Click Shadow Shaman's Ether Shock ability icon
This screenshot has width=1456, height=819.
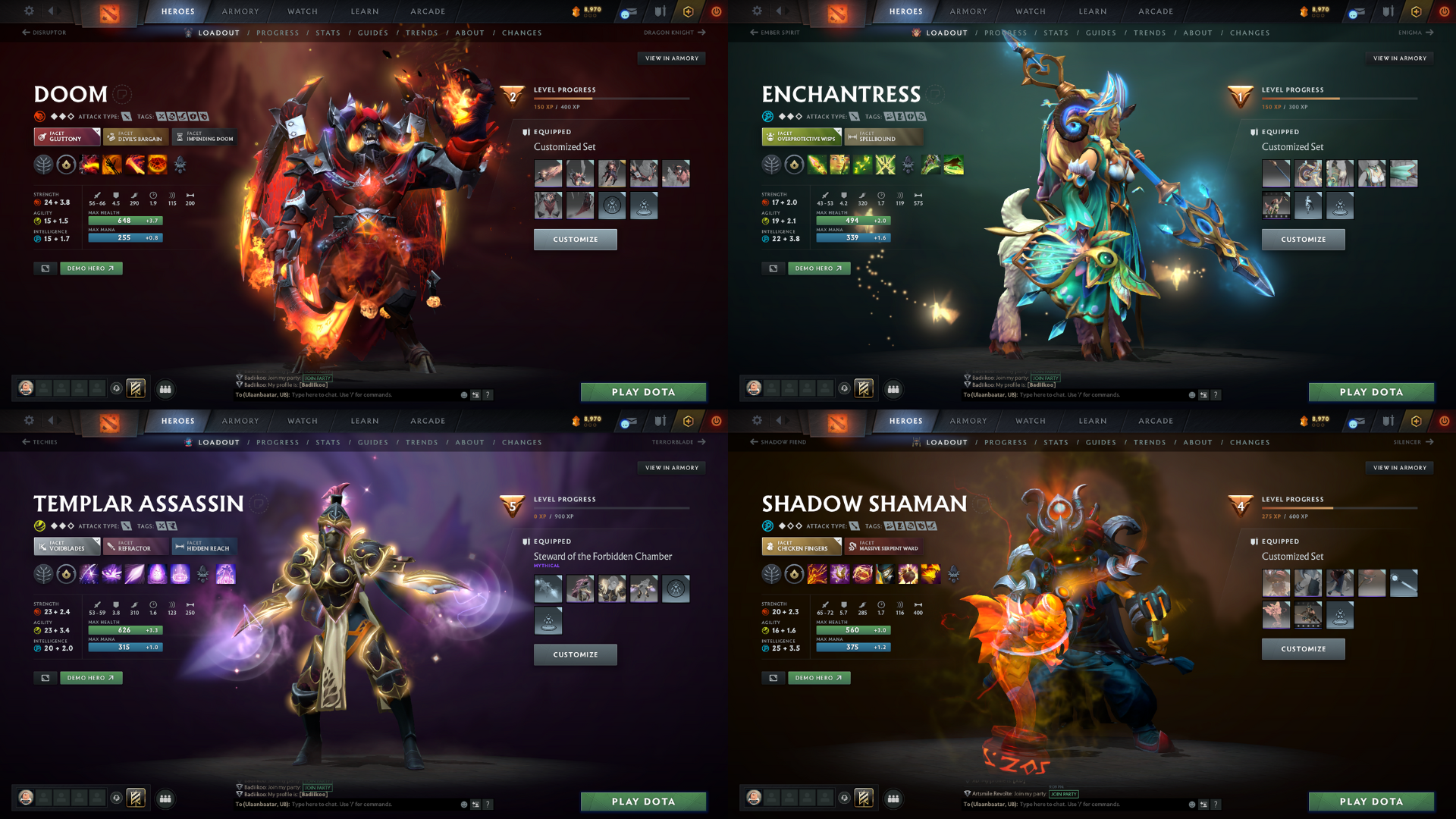(817, 574)
